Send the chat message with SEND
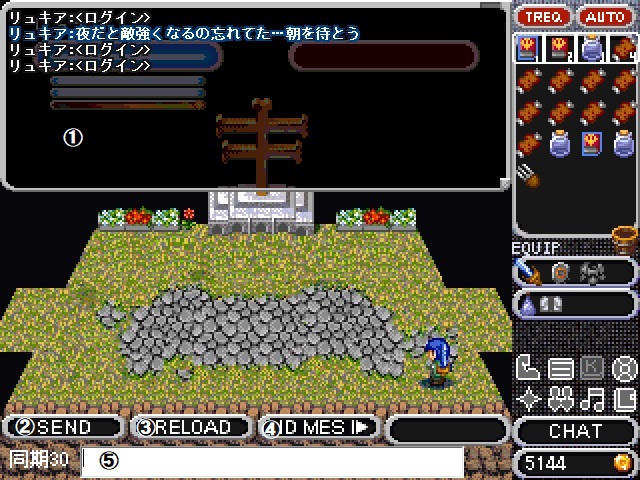The height and width of the screenshot is (480, 640). coord(64,428)
